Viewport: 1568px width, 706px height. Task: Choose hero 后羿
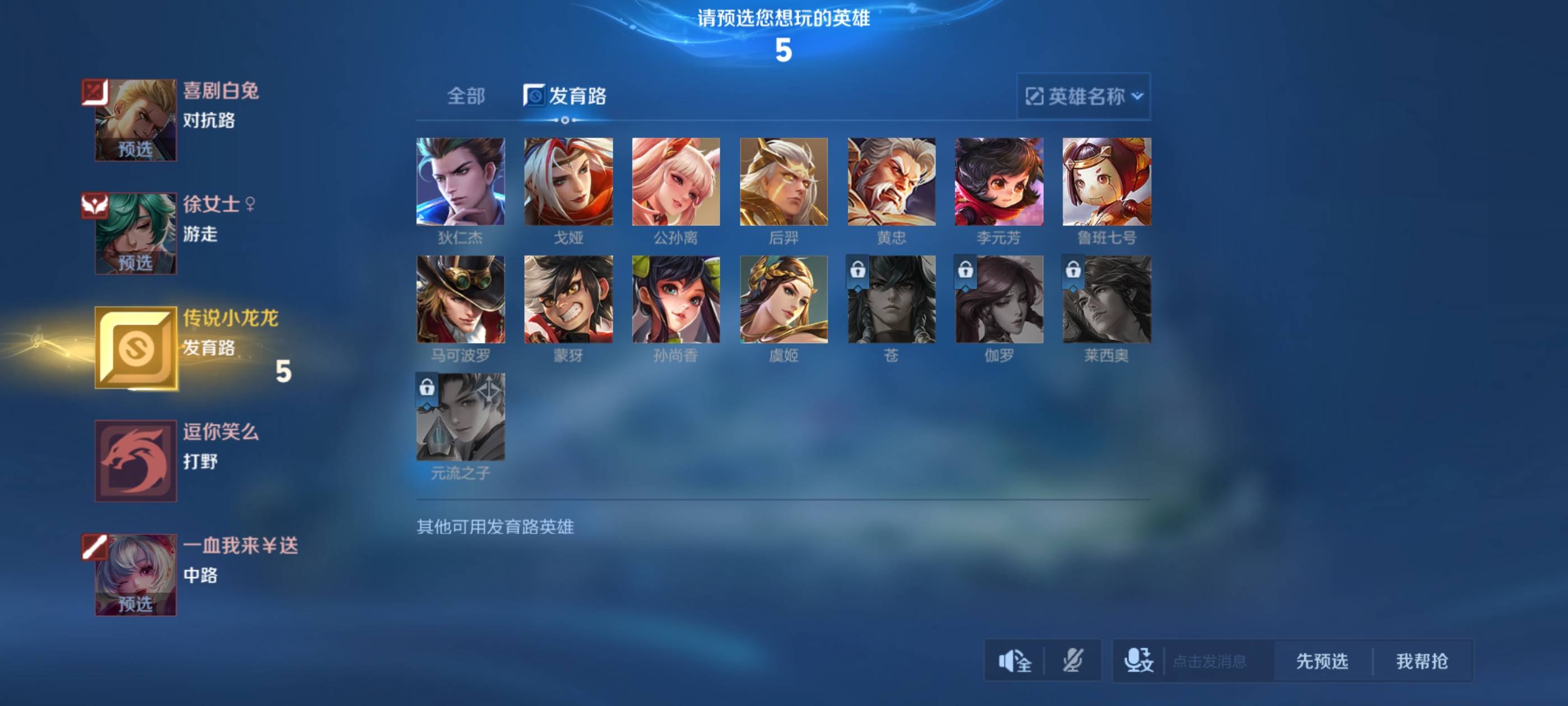tap(783, 182)
